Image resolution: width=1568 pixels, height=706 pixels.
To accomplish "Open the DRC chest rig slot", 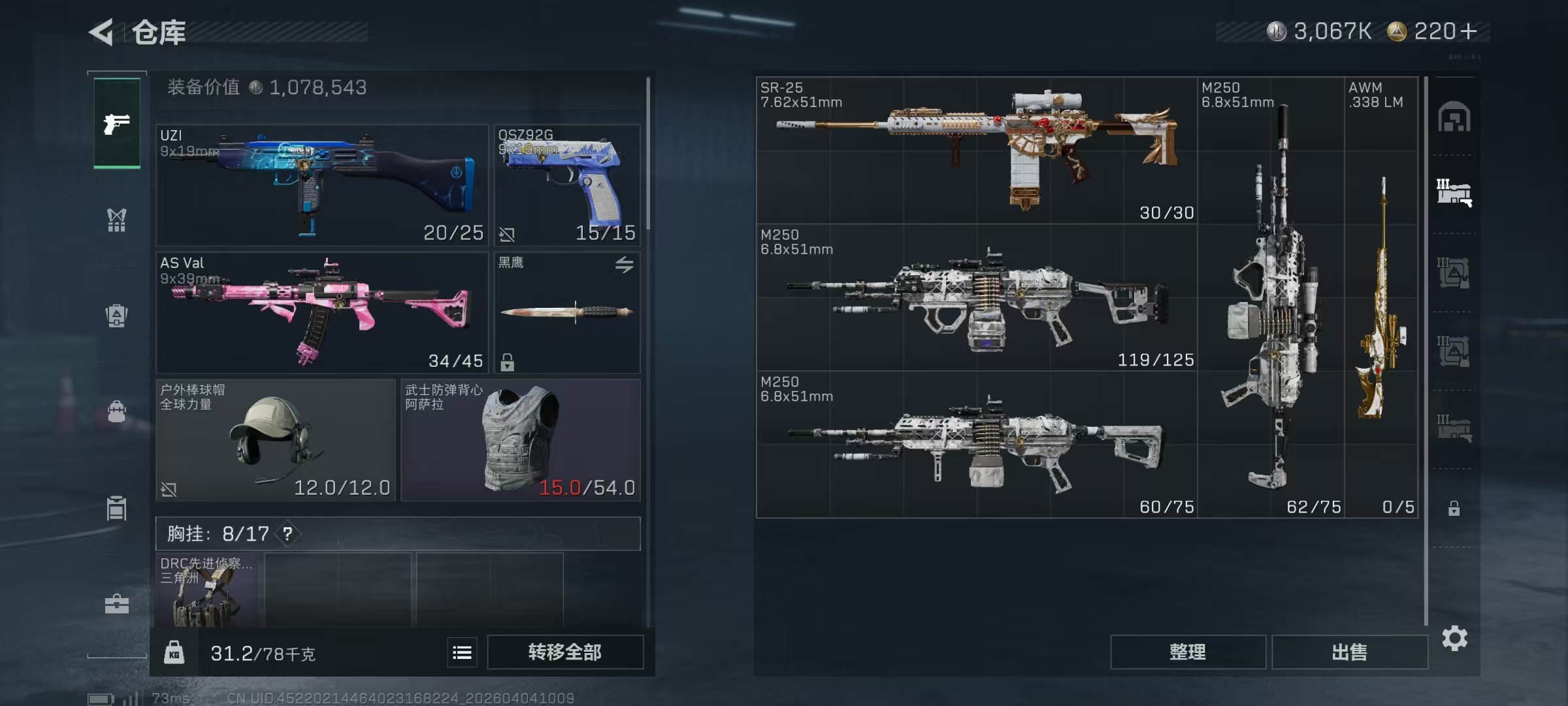I will point(206,590).
